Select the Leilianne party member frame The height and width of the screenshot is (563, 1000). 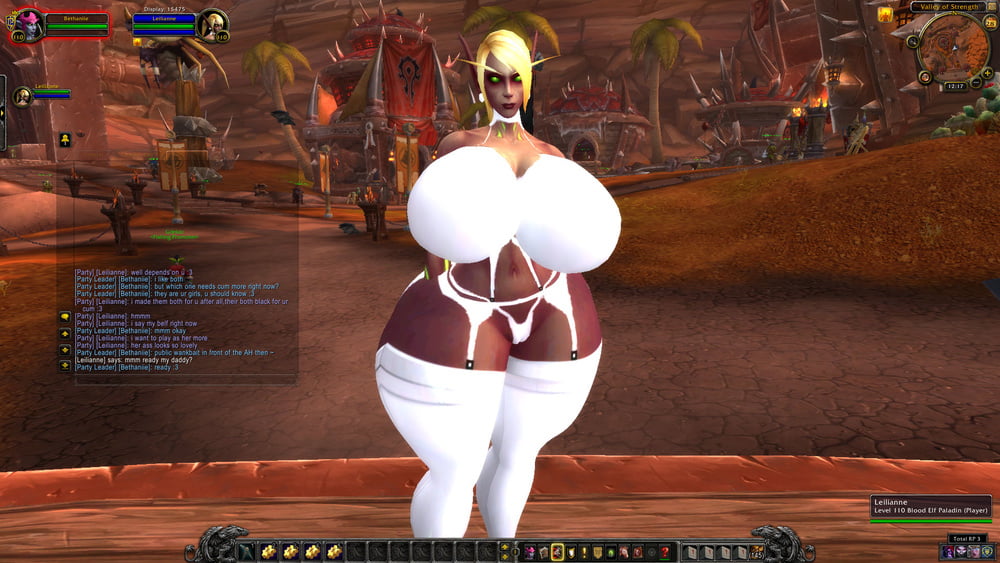23,96
